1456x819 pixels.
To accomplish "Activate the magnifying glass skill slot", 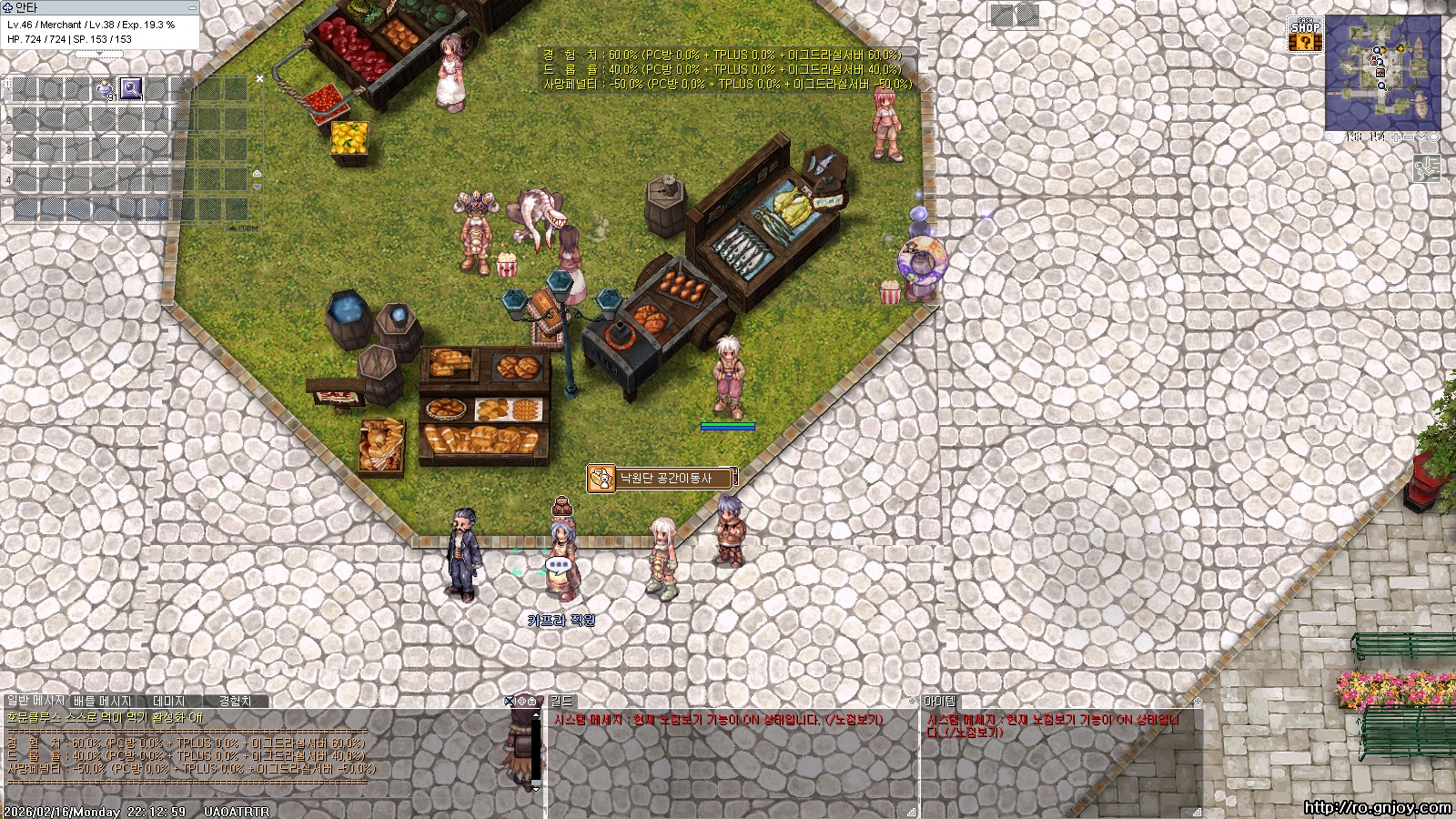I will pyautogui.click(x=132, y=88).
